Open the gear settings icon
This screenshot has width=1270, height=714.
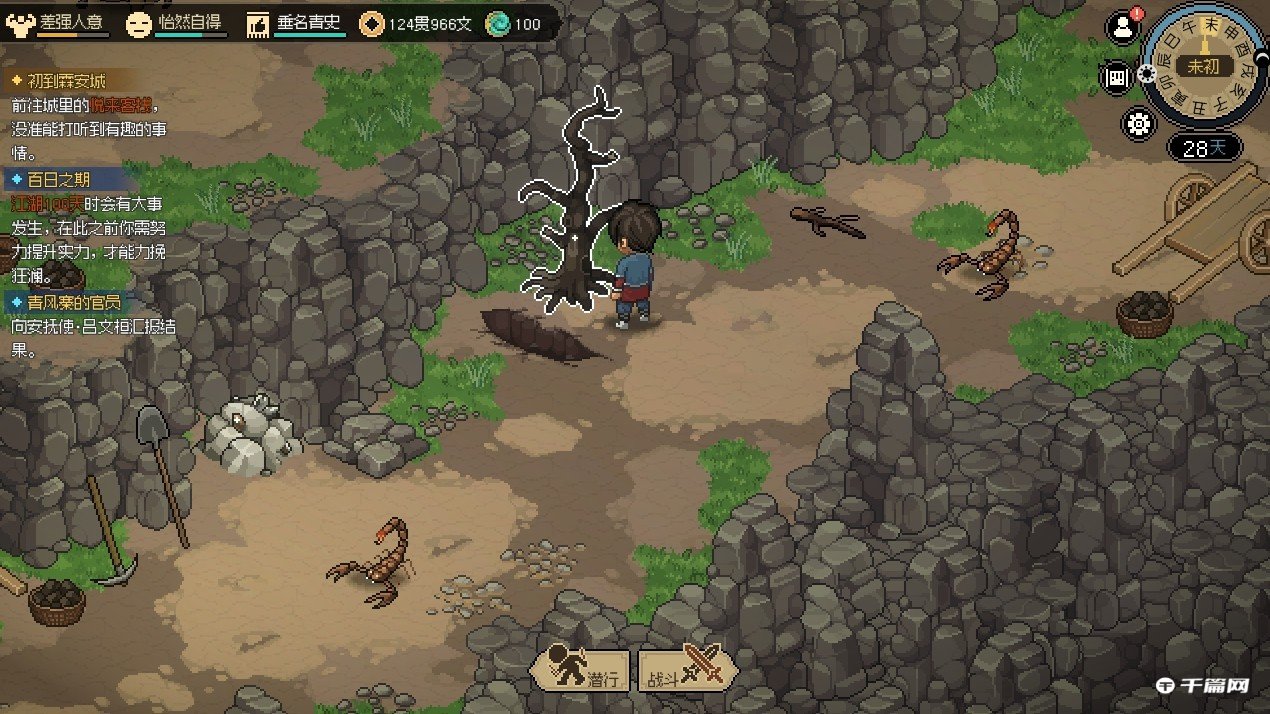click(1139, 124)
